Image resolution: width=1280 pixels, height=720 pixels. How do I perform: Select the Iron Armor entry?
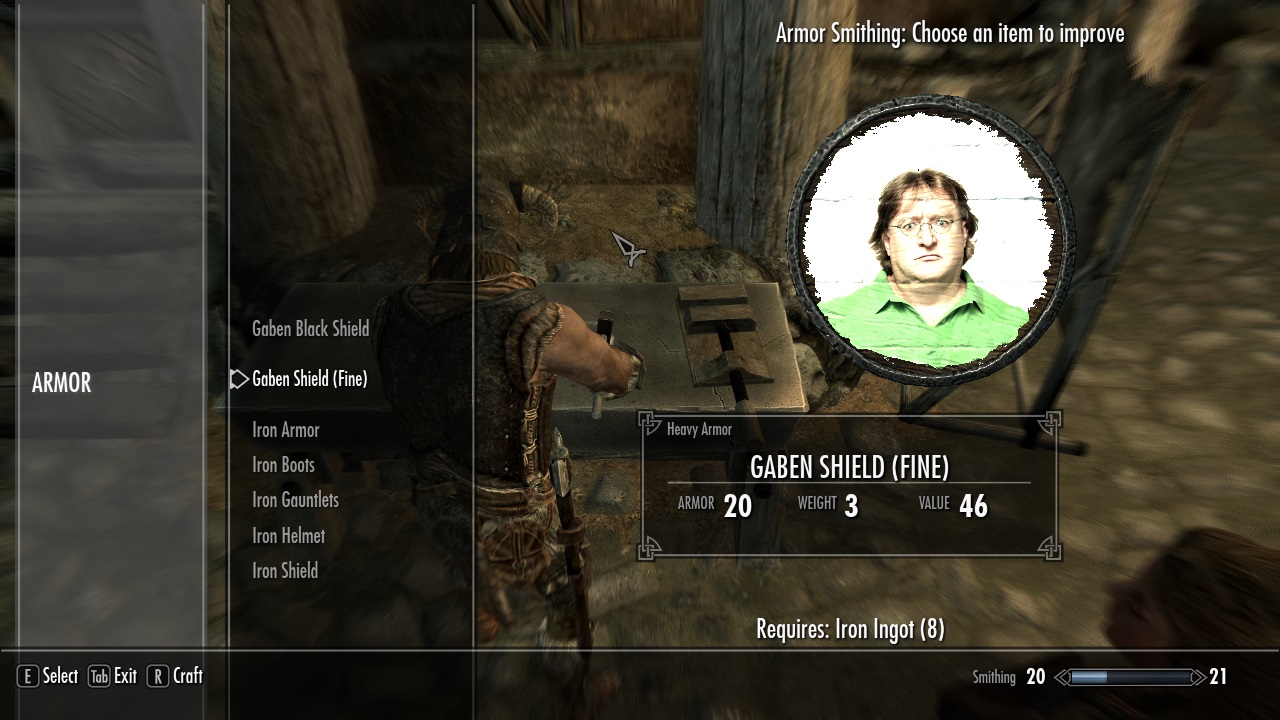(x=284, y=430)
